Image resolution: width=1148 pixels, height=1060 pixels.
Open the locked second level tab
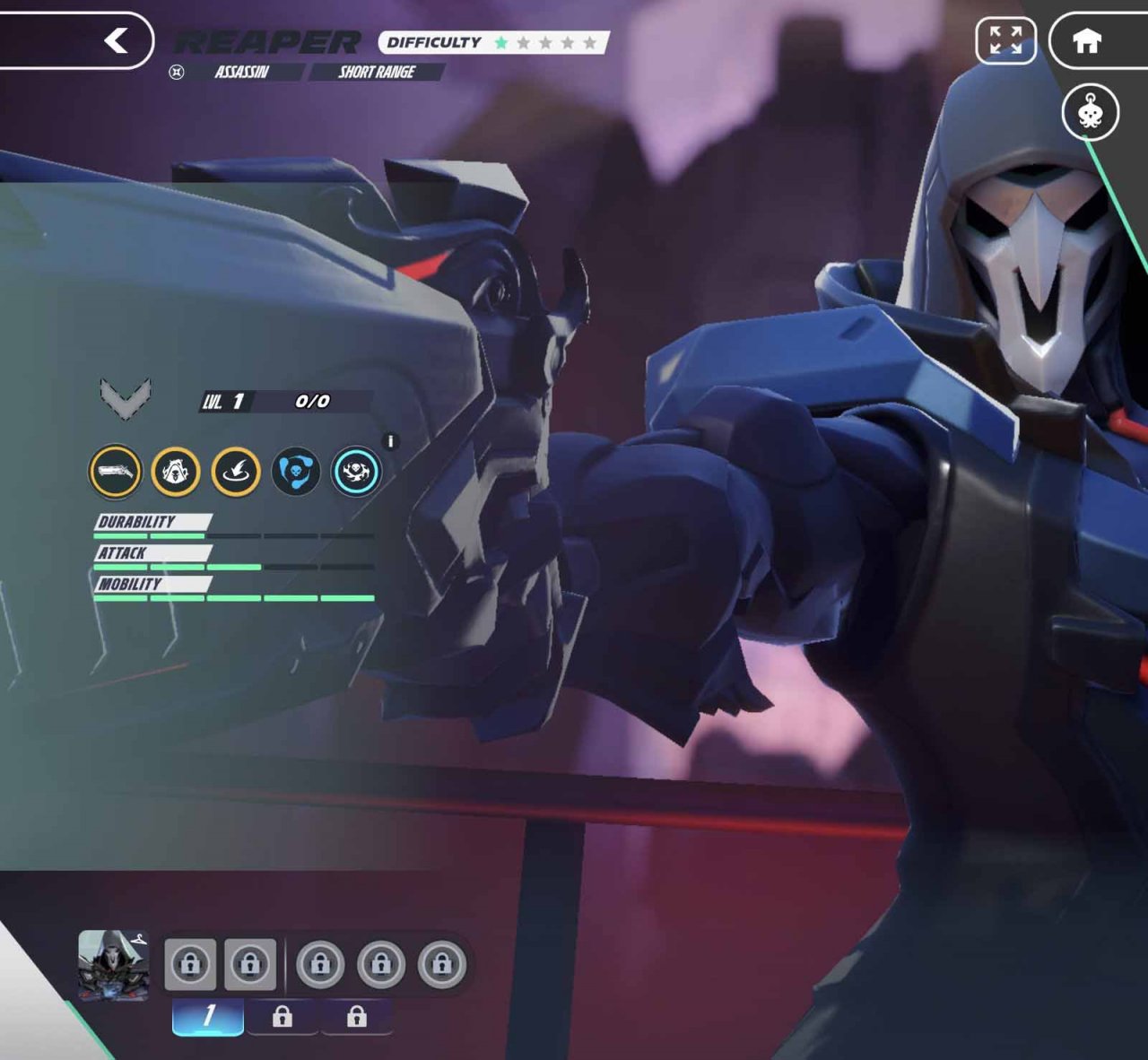pos(283,1016)
